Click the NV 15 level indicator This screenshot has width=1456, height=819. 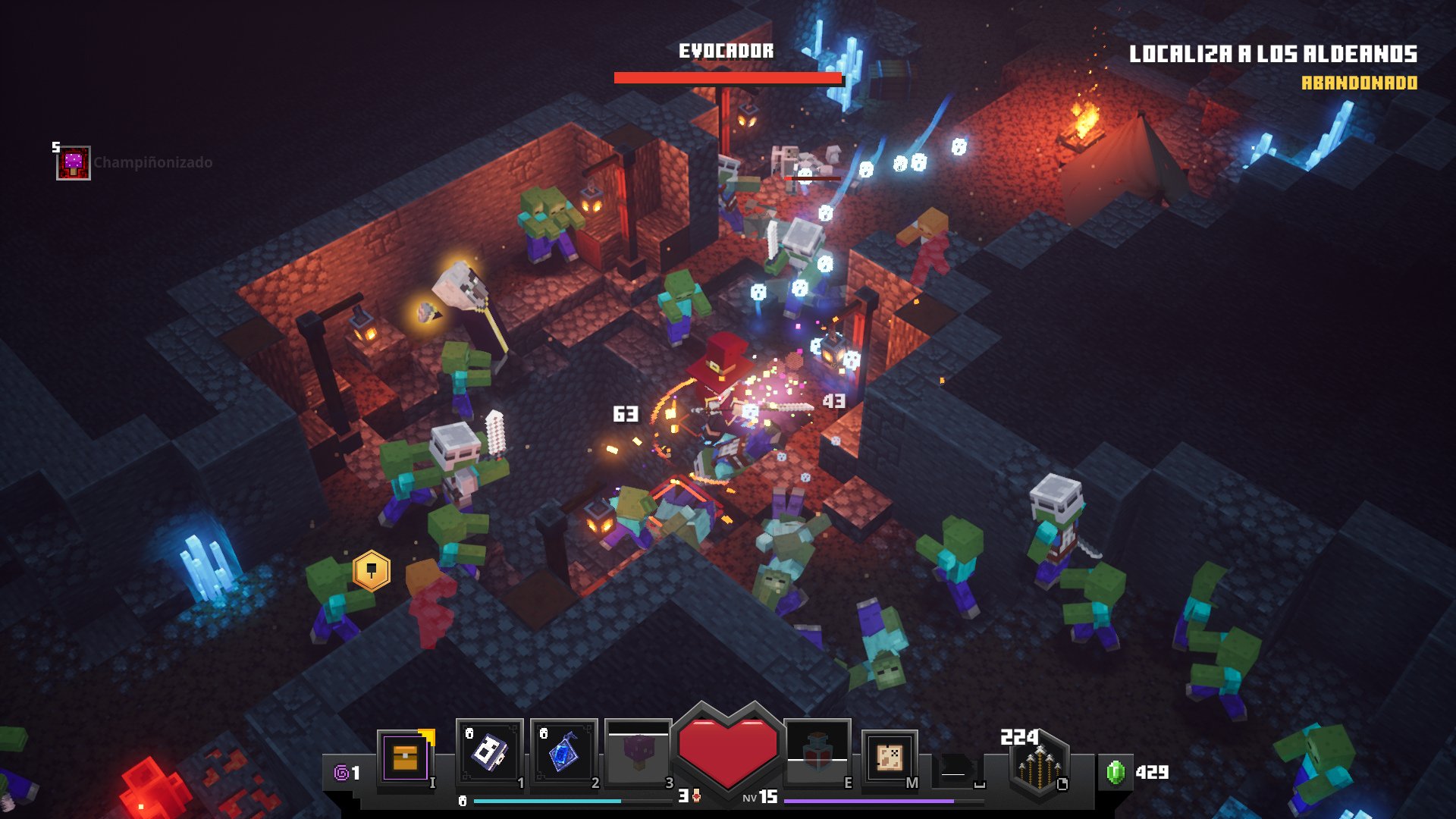[x=761, y=798]
